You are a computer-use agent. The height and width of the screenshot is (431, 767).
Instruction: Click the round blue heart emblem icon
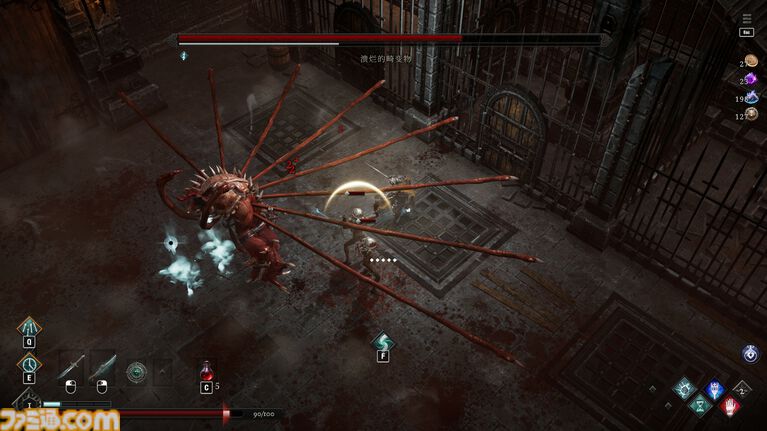click(749, 354)
